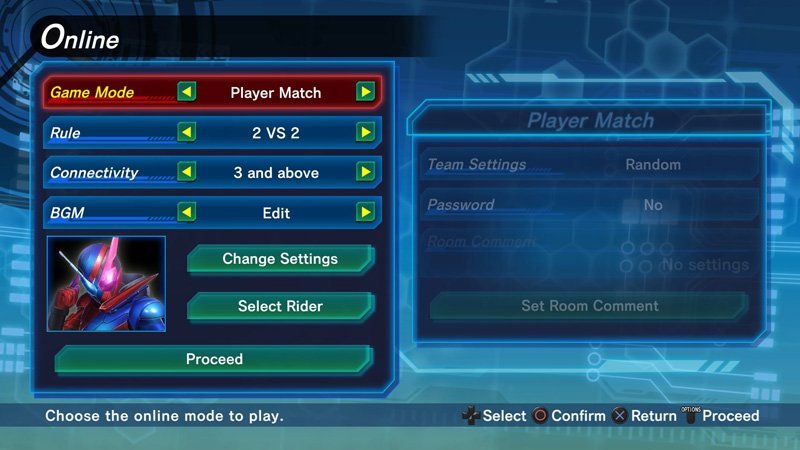Increase Connectivity with its right arrow
The width and height of the screenshot is (800, 450).
366,173
